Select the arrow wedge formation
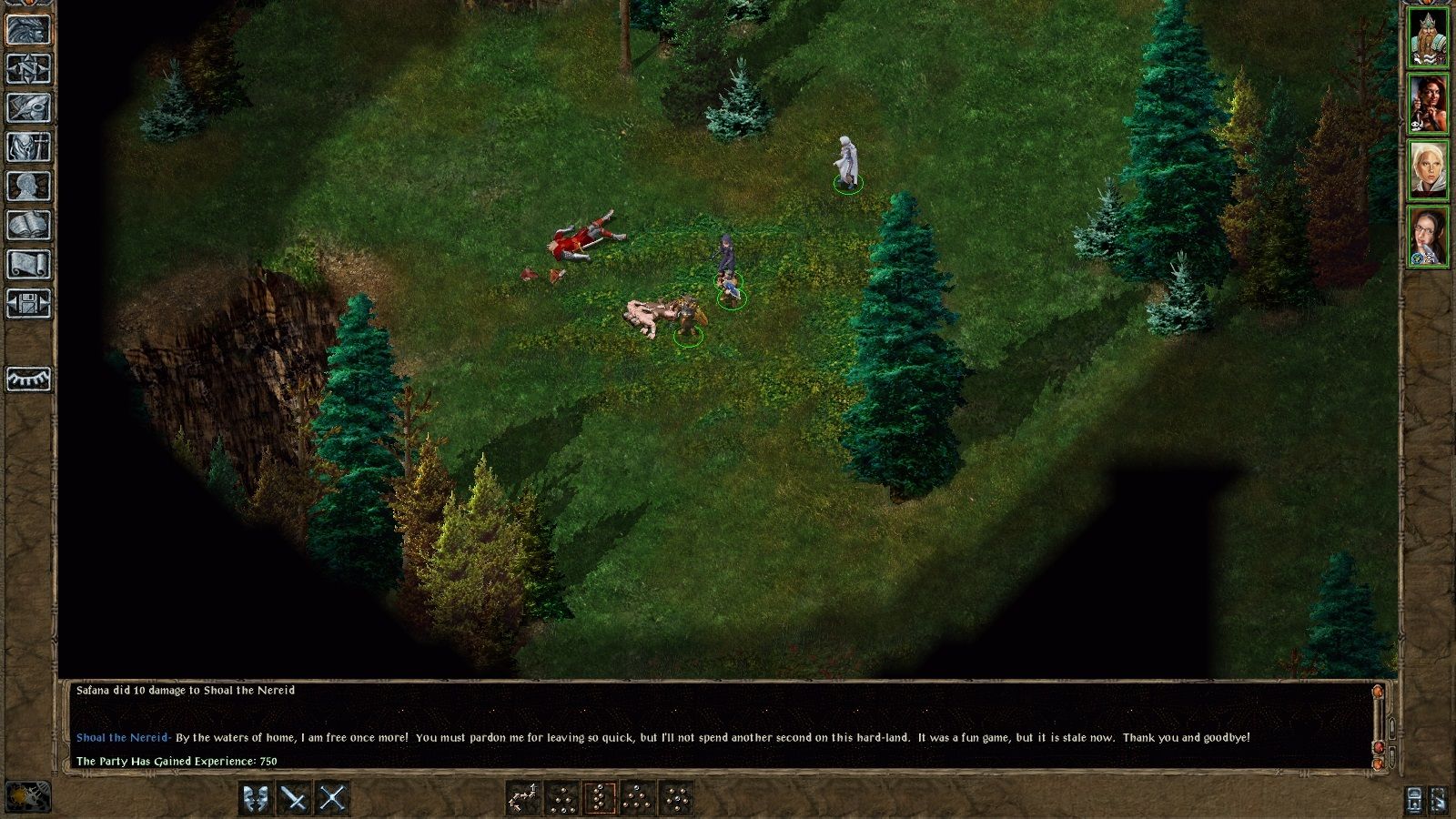1456x819 pixels. click(522, 796)
